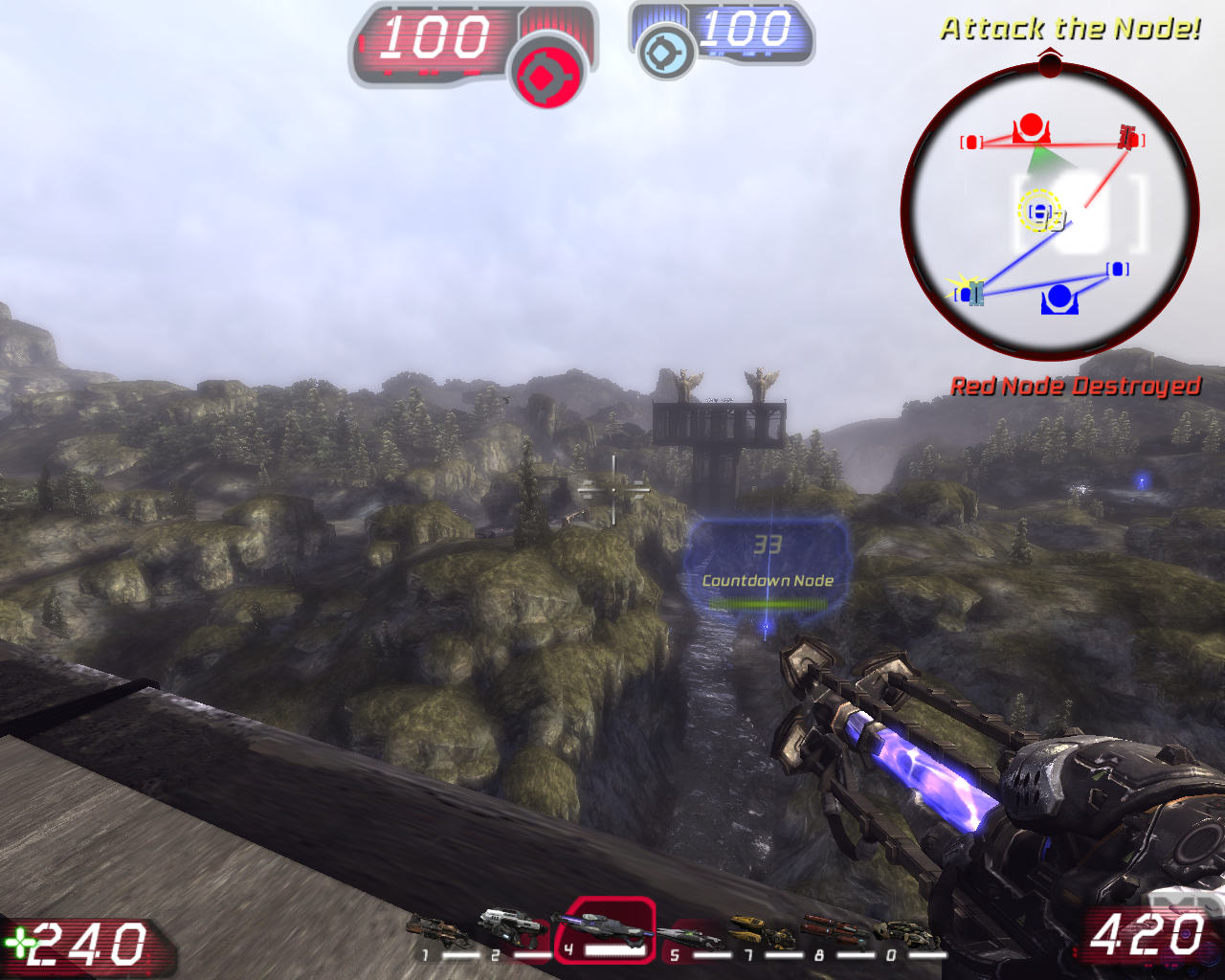
Task: Click the 'Red Node Destroyed' message
Action: (1077, 386)
